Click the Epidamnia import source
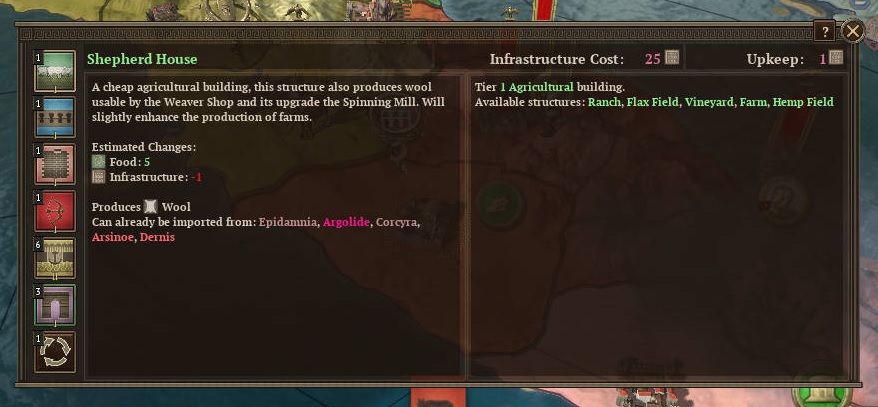Image resolution: width=878 pixels, height=407 pixels. pyautogui.click(x=287, y=221)
